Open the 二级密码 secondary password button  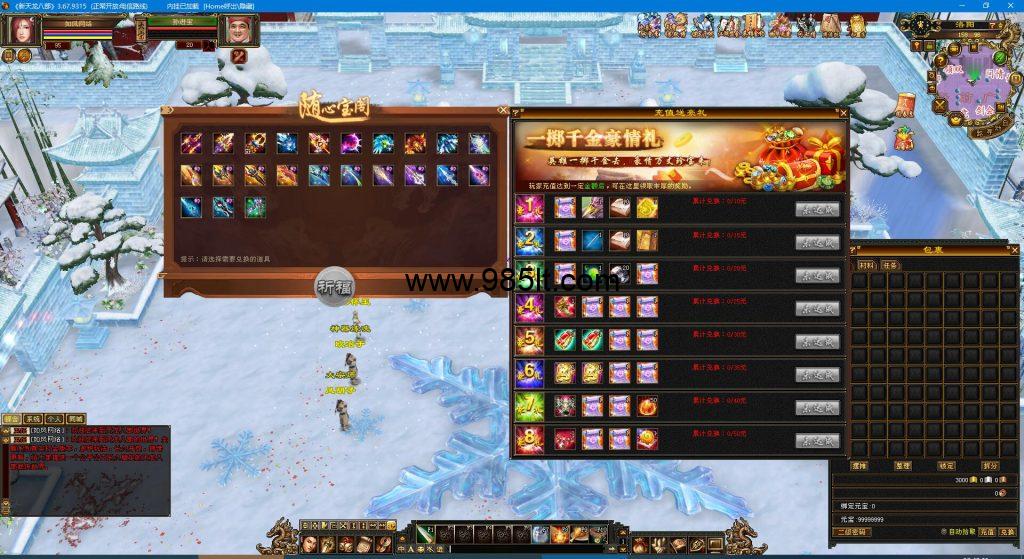point(850,532)
